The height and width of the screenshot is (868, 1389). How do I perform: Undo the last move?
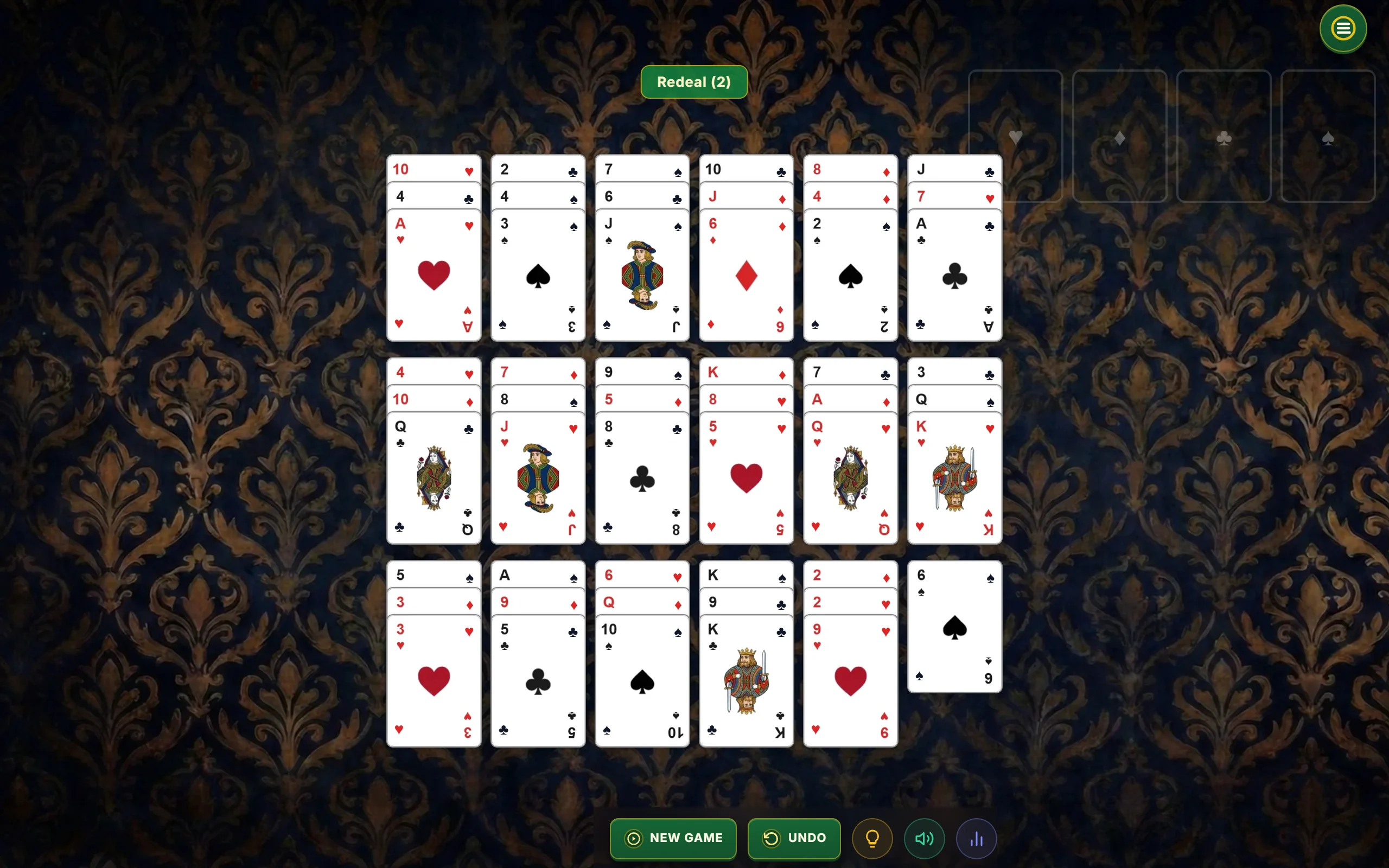click(x=794, y=838)
